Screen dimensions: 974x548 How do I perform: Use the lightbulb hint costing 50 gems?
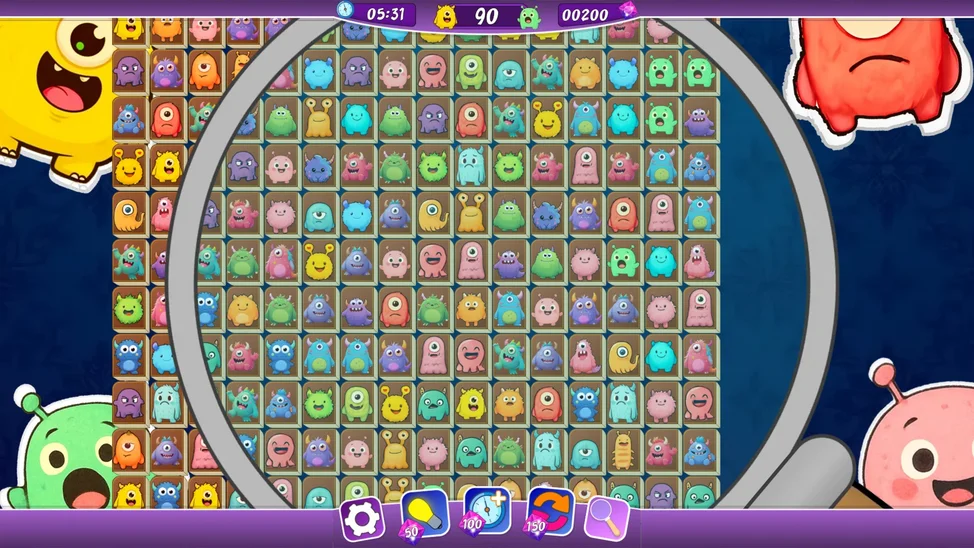pos(424,514)
